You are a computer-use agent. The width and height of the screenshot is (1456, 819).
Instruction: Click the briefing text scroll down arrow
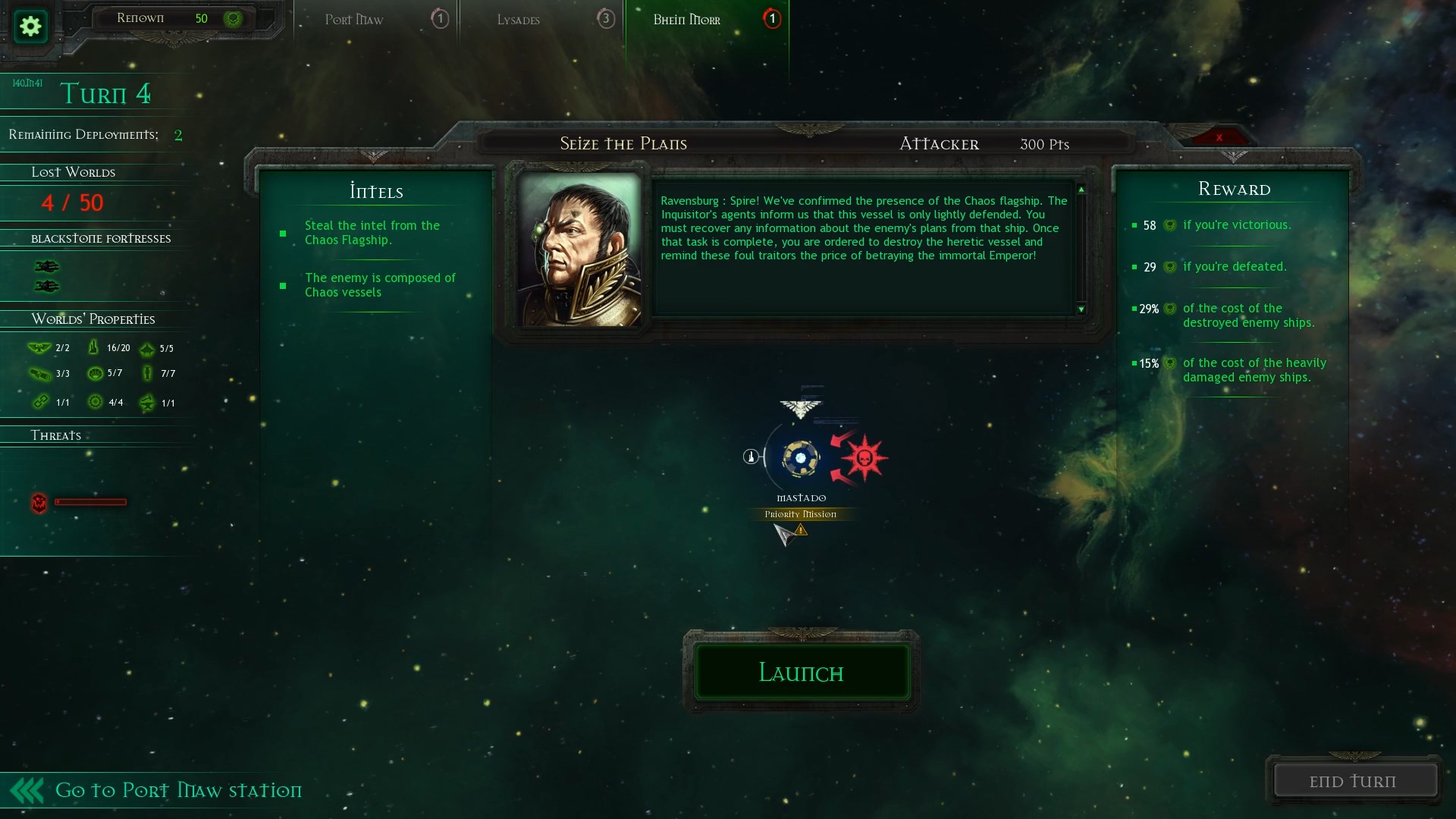(1081, 309)
